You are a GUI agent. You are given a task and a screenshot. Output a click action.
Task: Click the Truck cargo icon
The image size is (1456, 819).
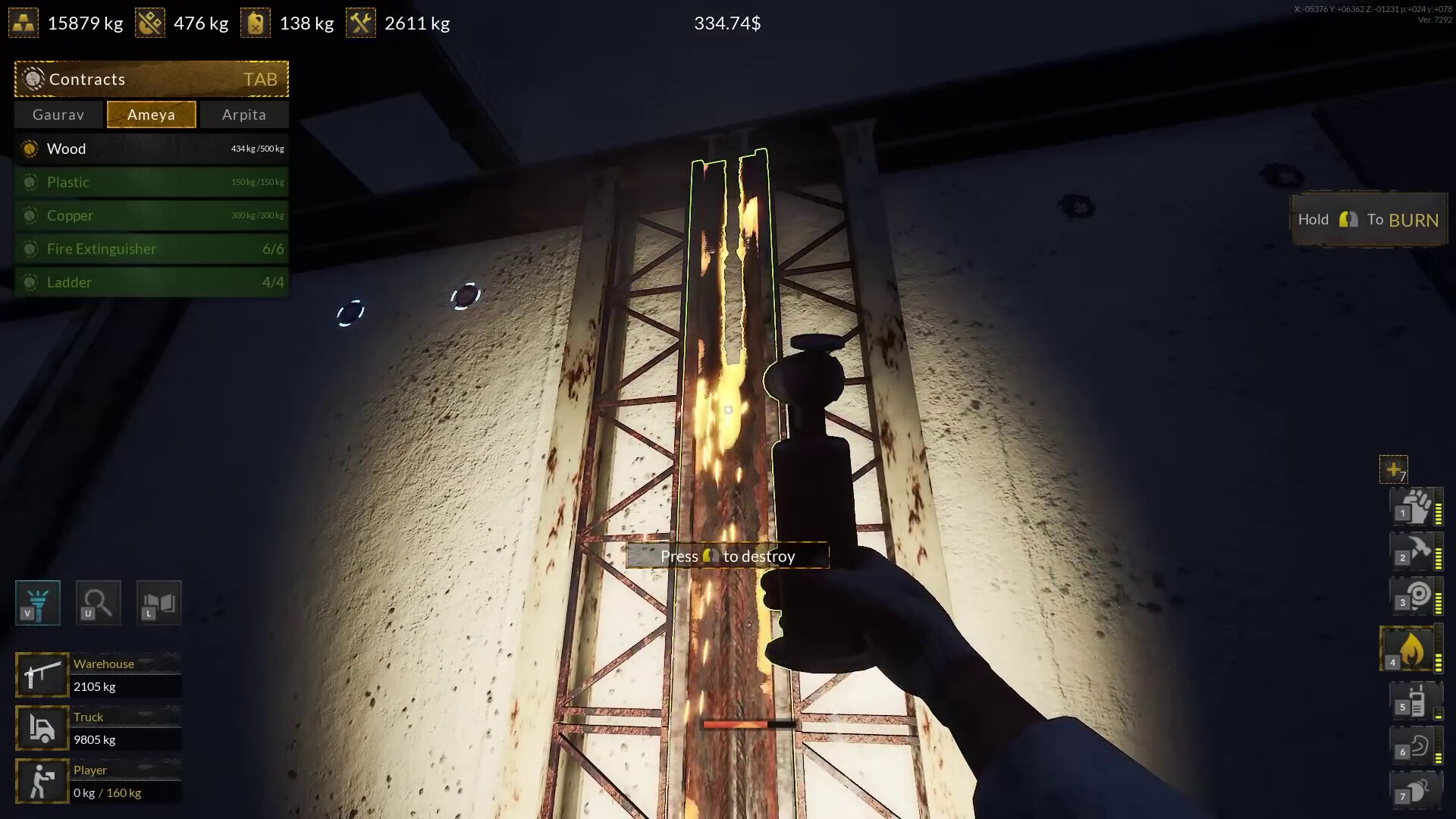(x=42, y=727)
